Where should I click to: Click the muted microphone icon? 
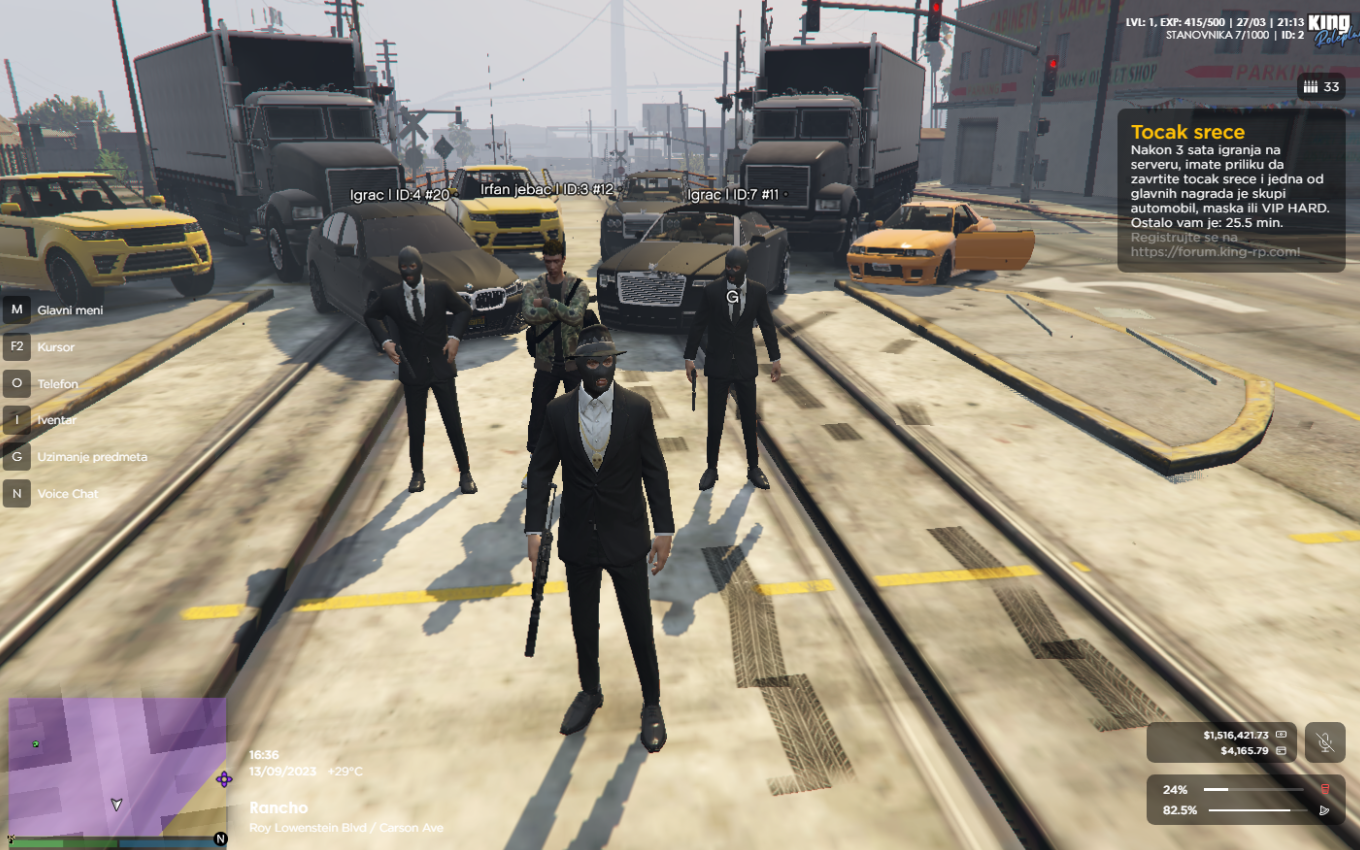[x=1325, y=742]
